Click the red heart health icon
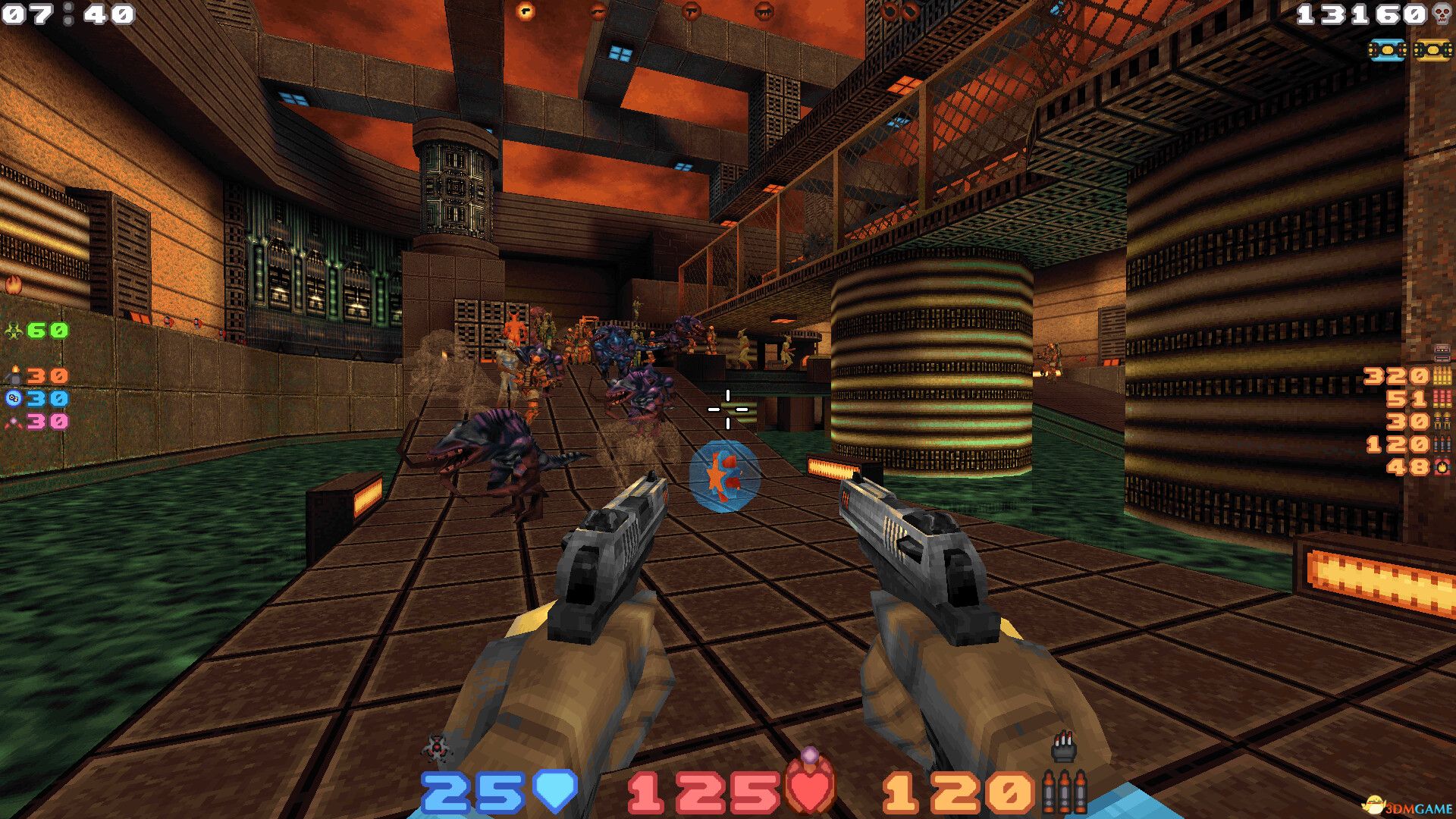 pos(810,789)
